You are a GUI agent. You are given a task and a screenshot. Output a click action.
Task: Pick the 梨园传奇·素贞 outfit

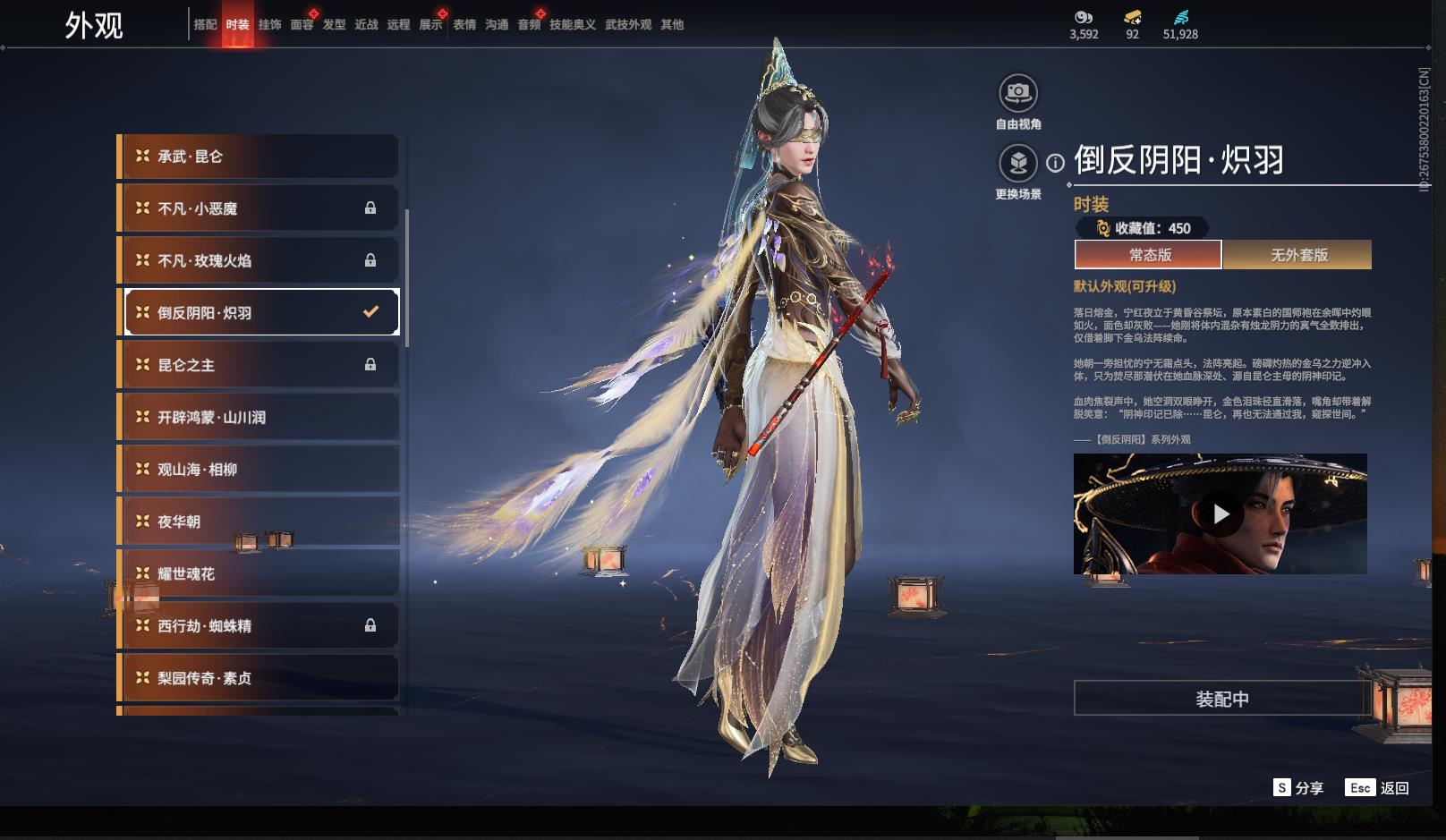259,678
